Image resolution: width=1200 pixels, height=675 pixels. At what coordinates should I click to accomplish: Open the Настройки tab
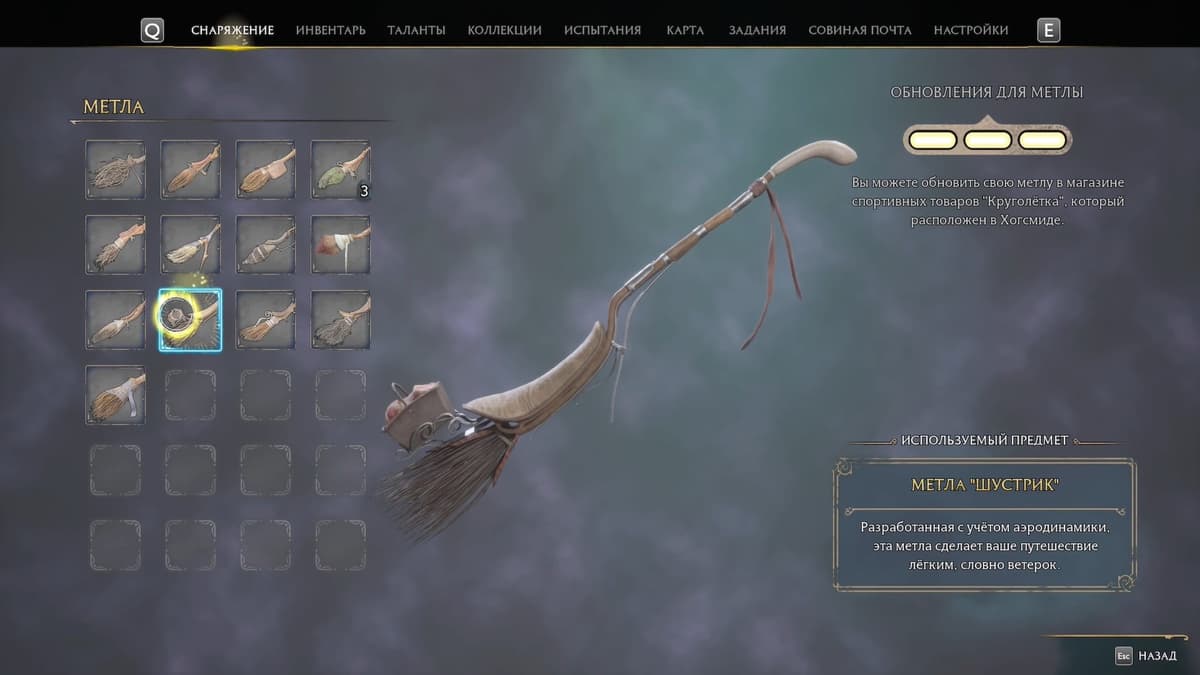coord(970,30)
